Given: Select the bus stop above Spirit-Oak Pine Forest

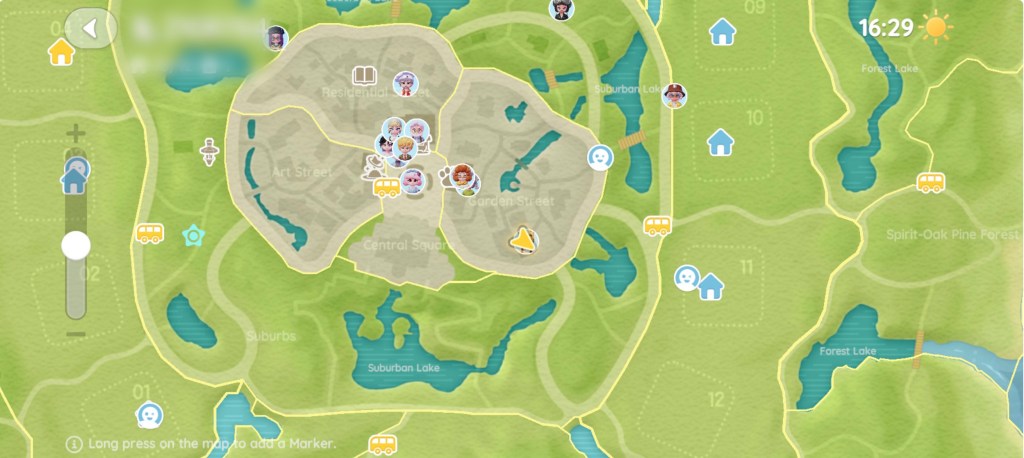Looking at the screenshot, I should (931, 183).
